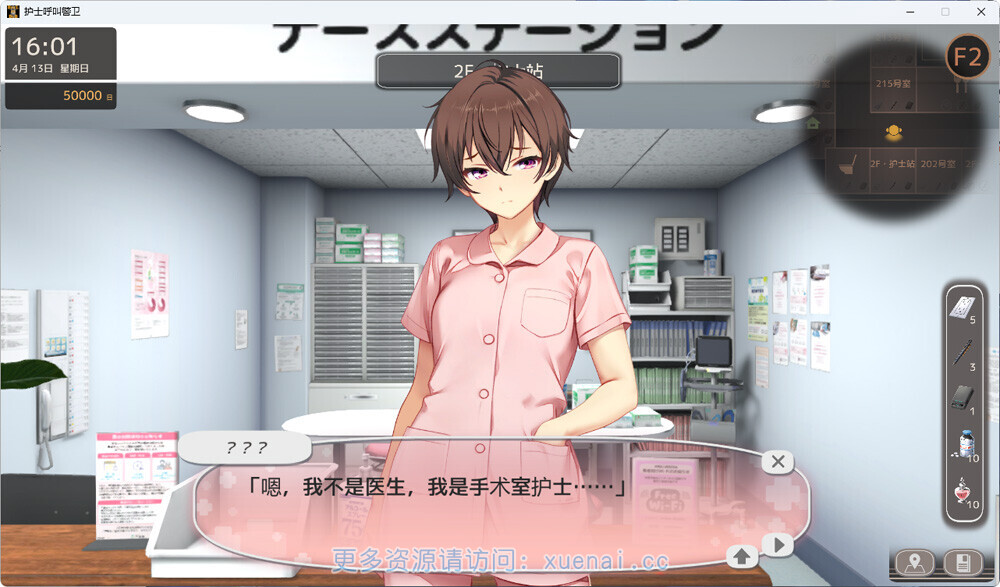Close the game window
The image size is (1000, 587).
tap(980, 11)
